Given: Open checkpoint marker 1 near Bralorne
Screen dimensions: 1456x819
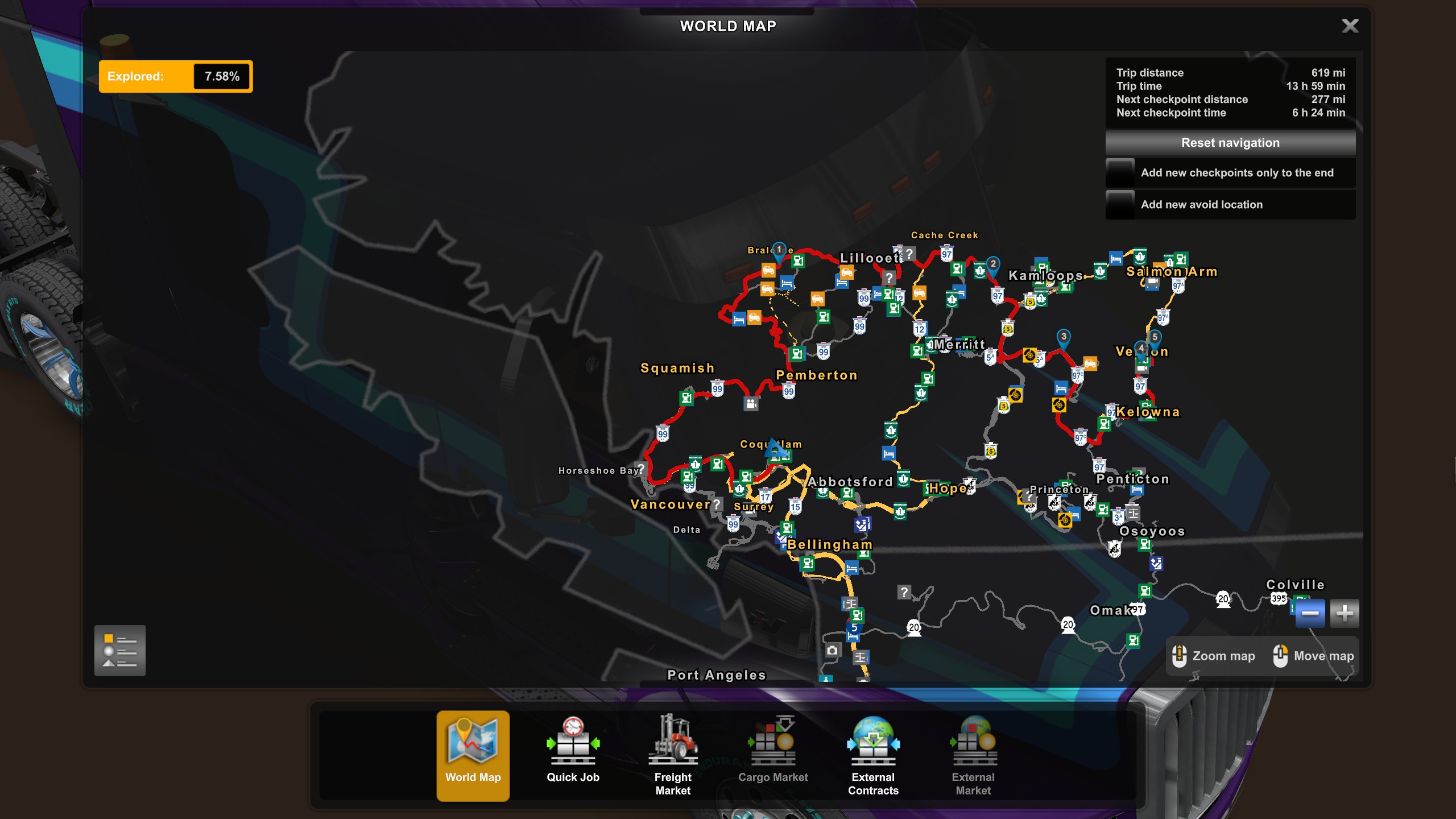Looking at the screenshot, I should (779, 250).
